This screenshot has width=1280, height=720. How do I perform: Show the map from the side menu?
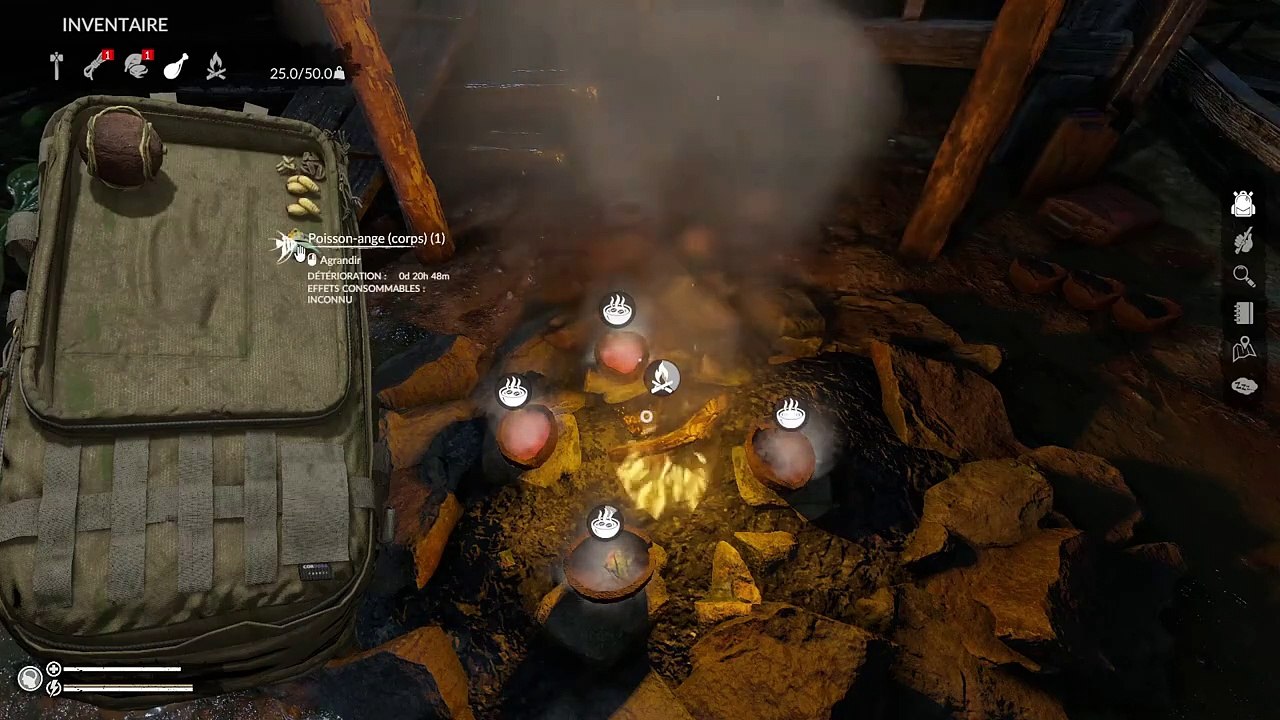(1243, 349)
